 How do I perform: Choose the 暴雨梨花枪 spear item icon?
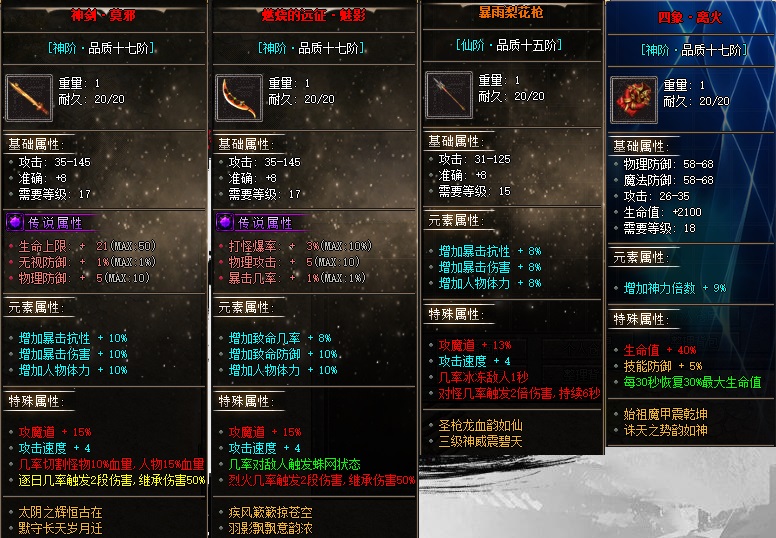(x=448, y=94)
